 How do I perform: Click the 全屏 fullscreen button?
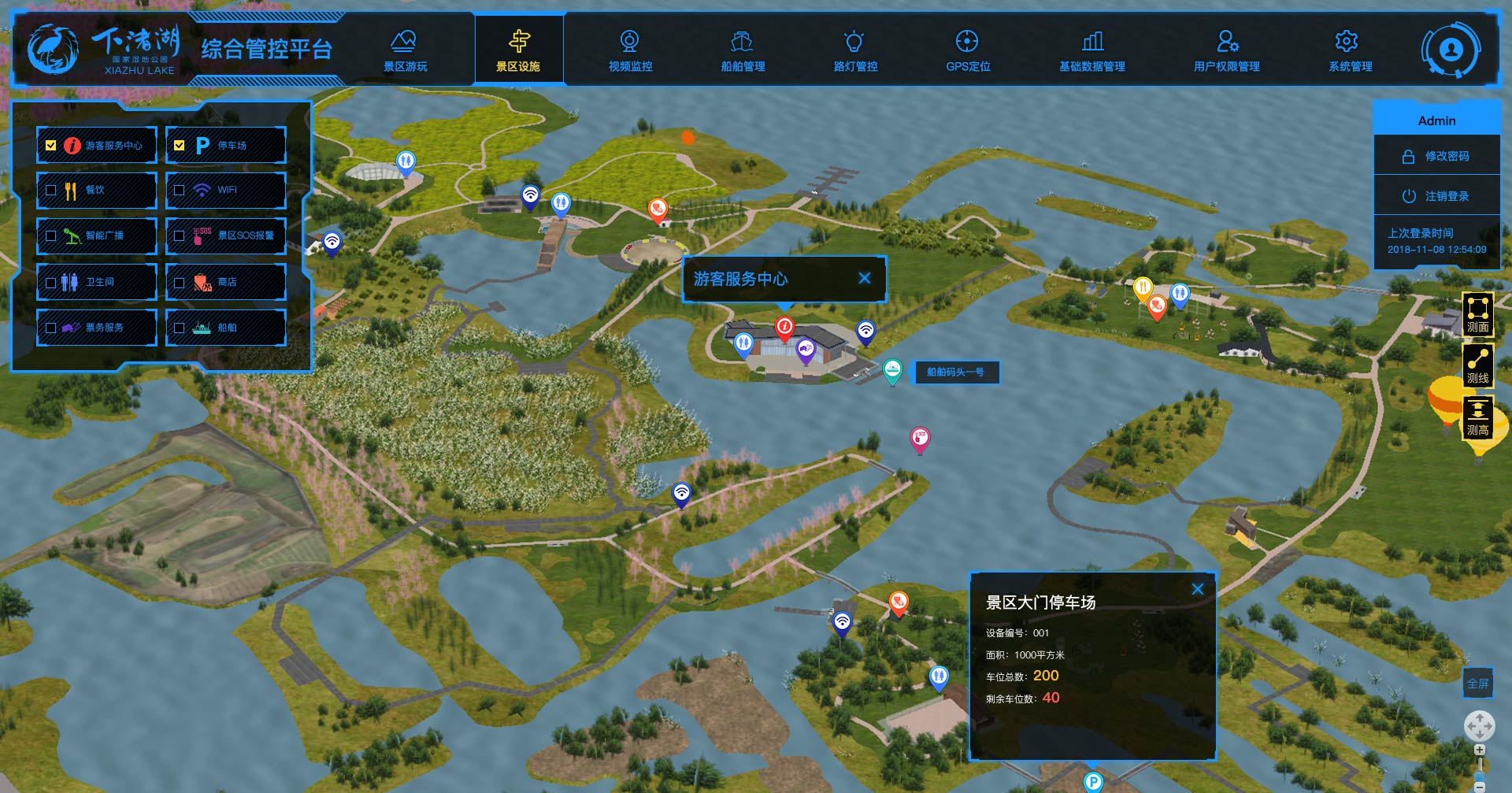[x=1477, y=684]
